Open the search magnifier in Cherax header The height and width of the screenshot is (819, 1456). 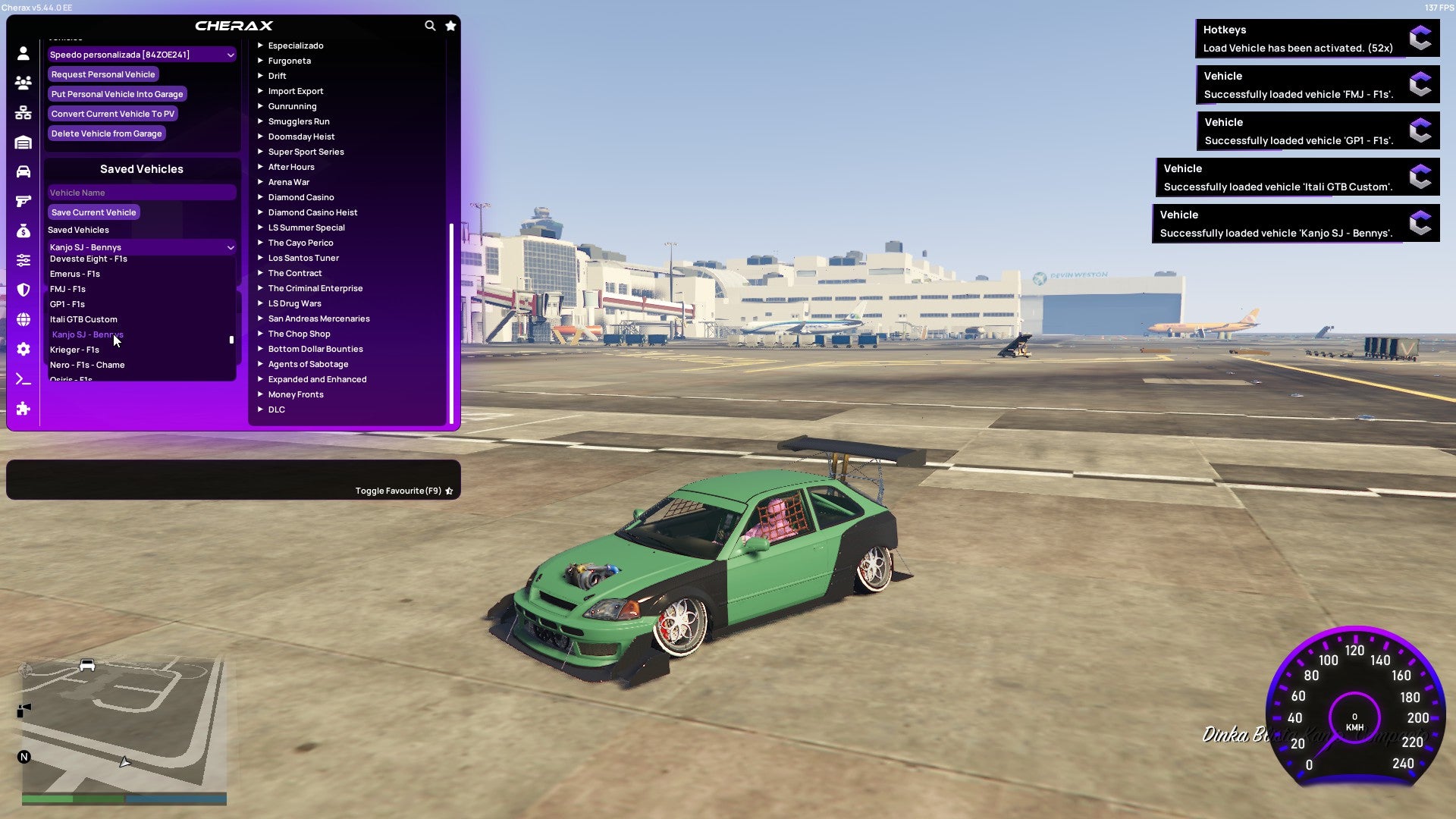pos(430,25)
